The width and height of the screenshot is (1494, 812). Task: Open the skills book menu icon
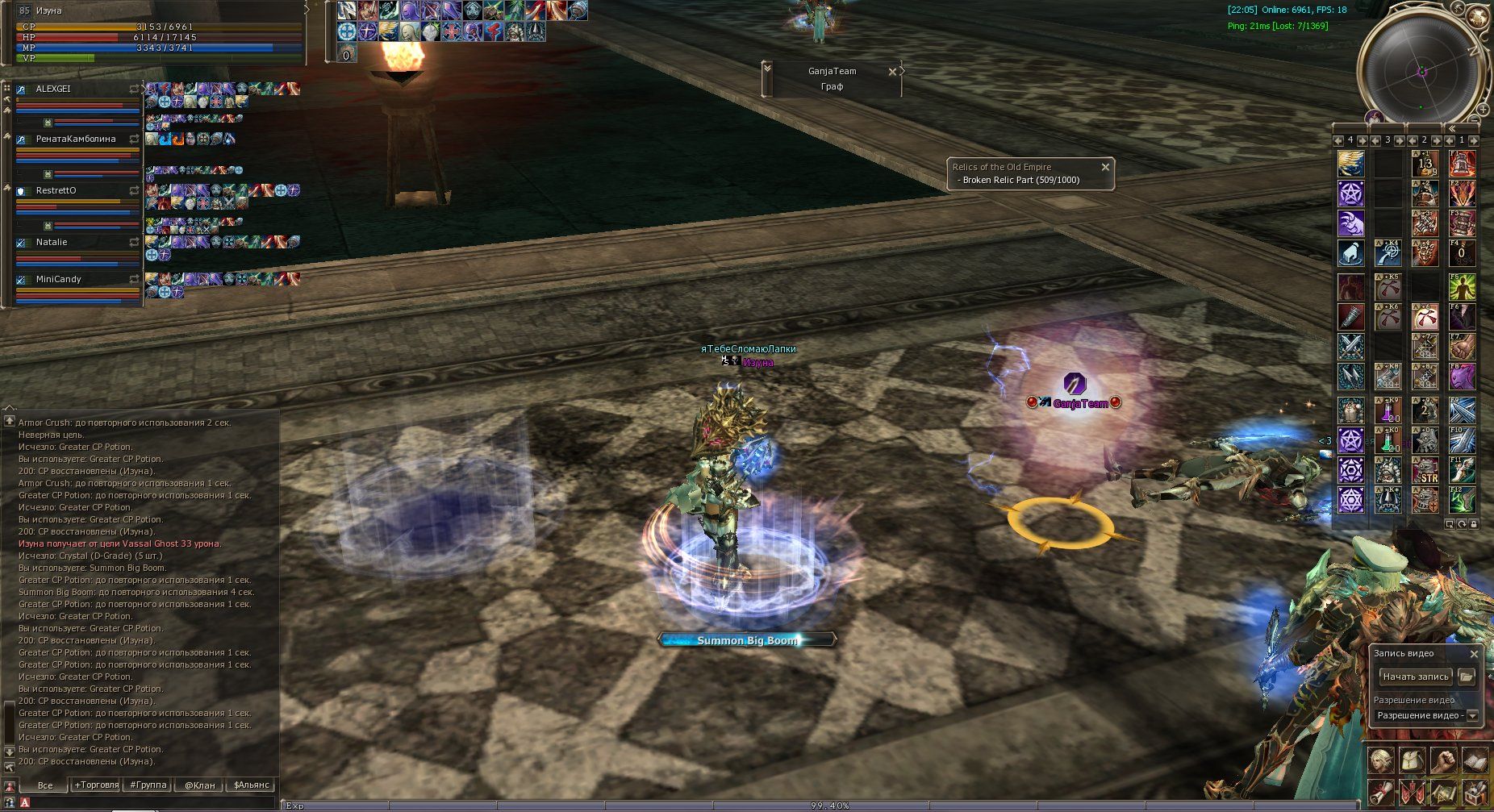[1475, 760]
